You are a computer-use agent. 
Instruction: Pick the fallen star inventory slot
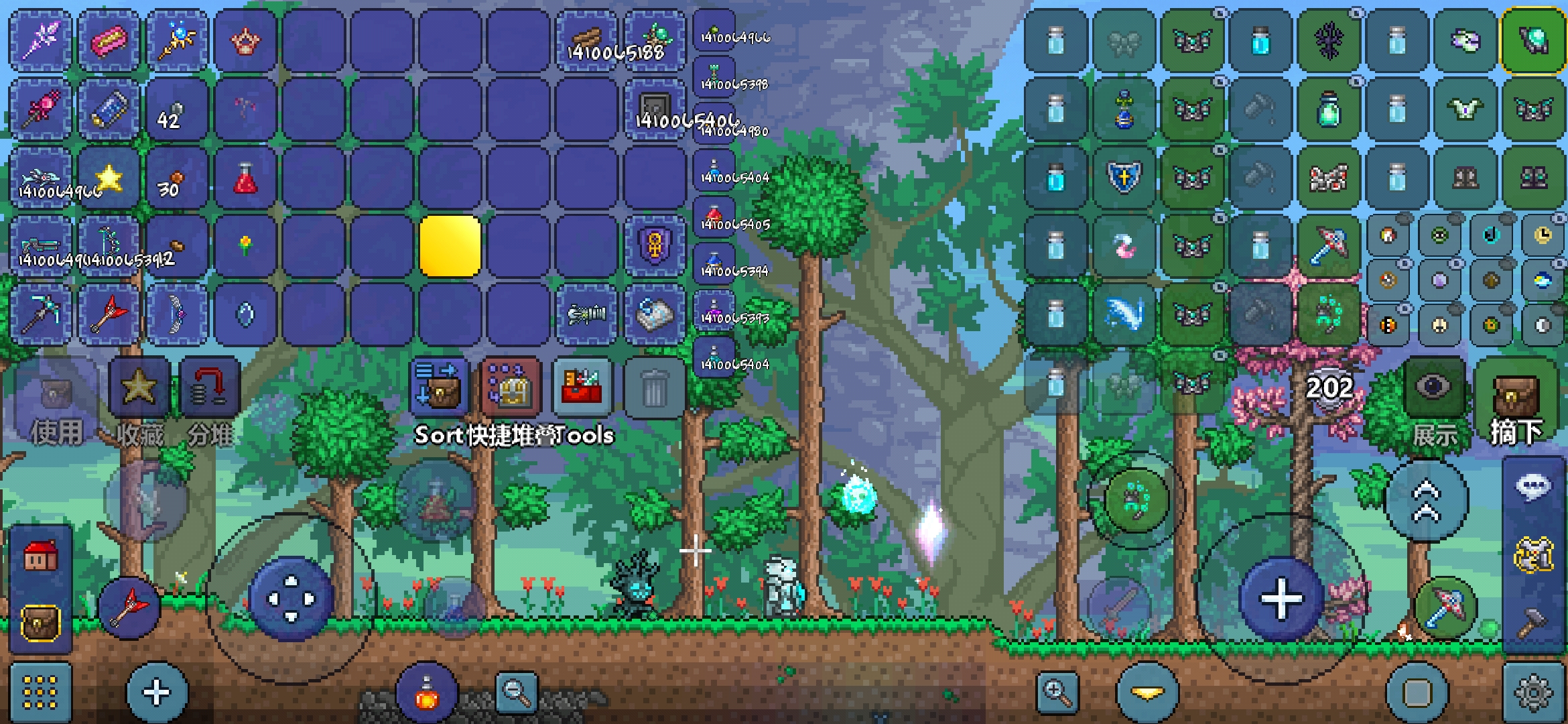pyautogui.click(x=109, y=178)
